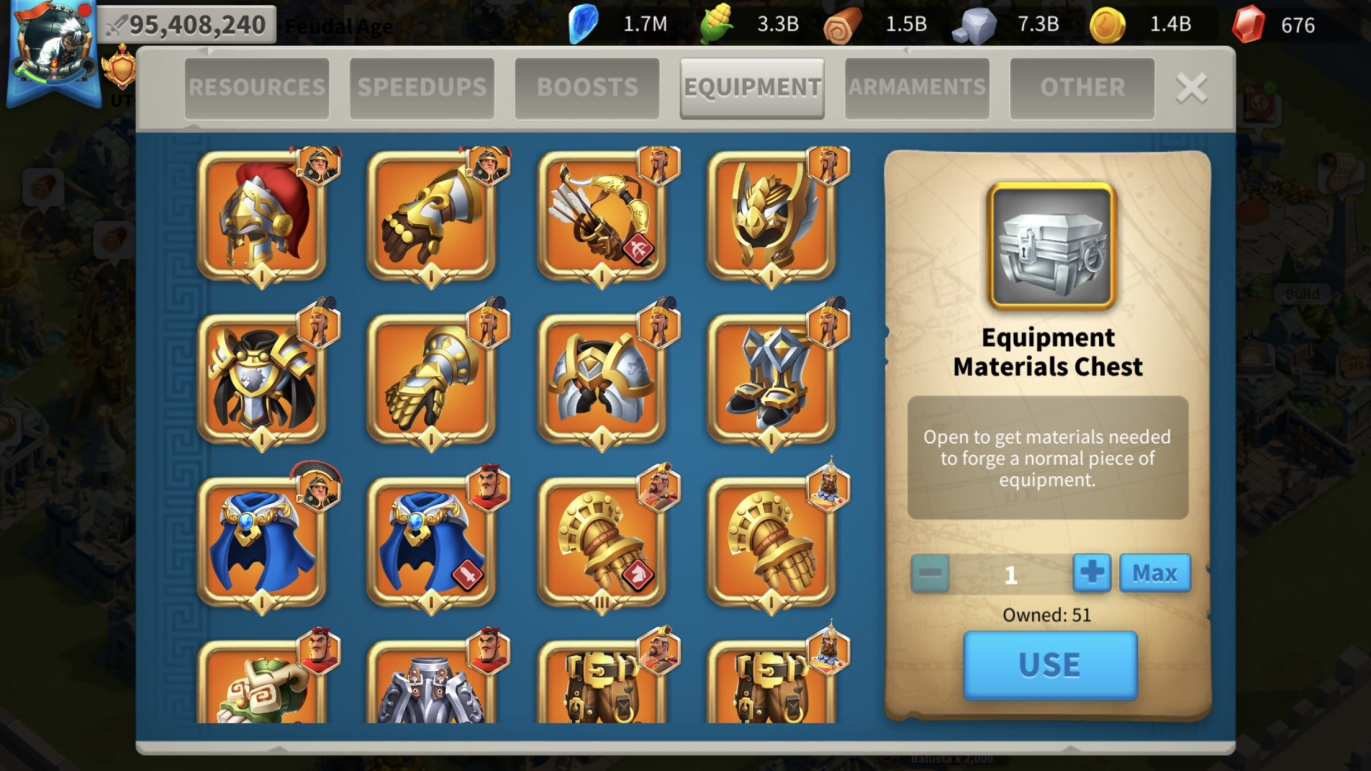Image resolution: width=1371 pixels, height=771 pixels.
Task: Close the items inventory window
Action: pos(1191,88)
